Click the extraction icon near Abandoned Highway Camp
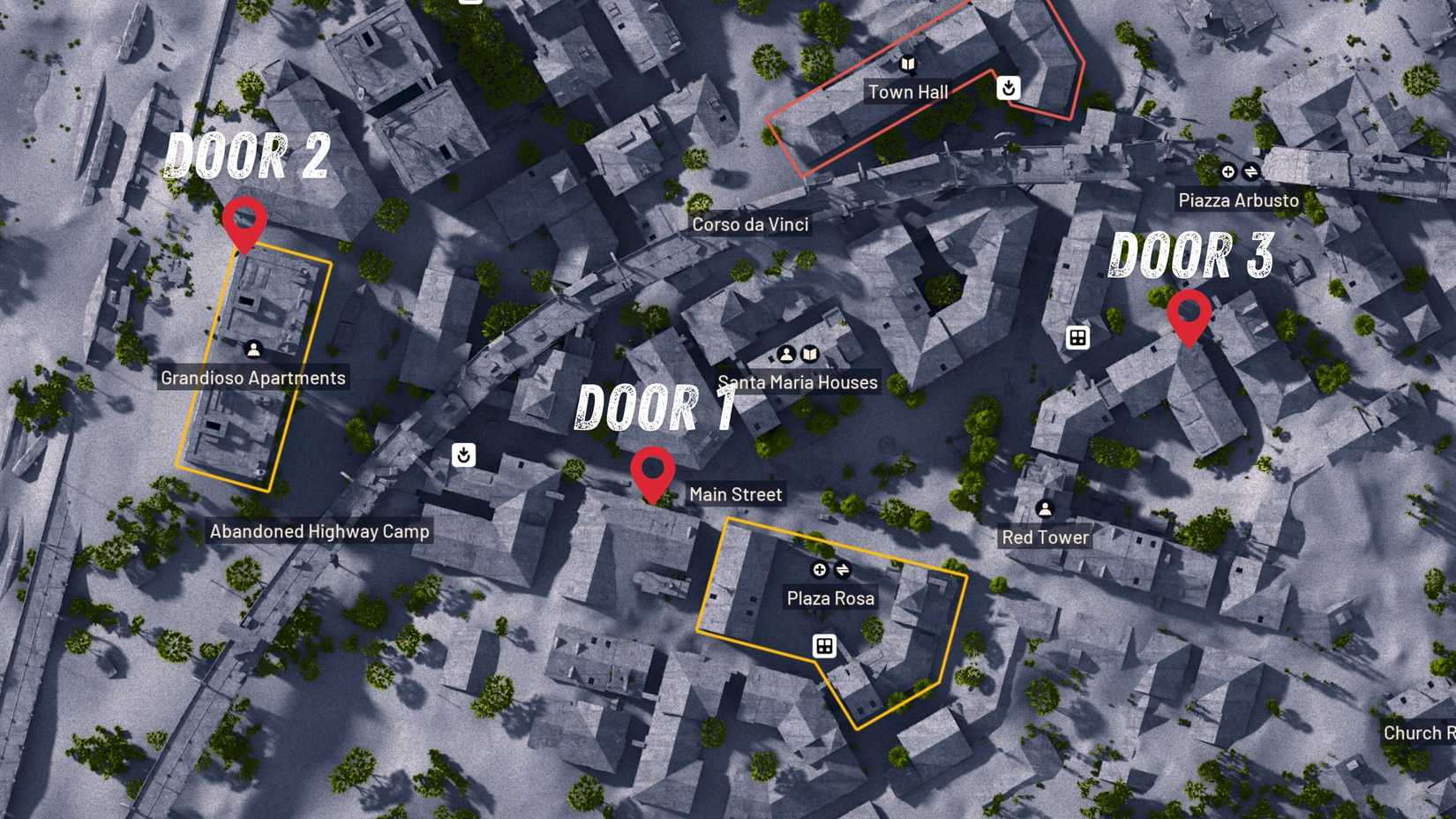The image size is (1456, 819). pos(464,455)
